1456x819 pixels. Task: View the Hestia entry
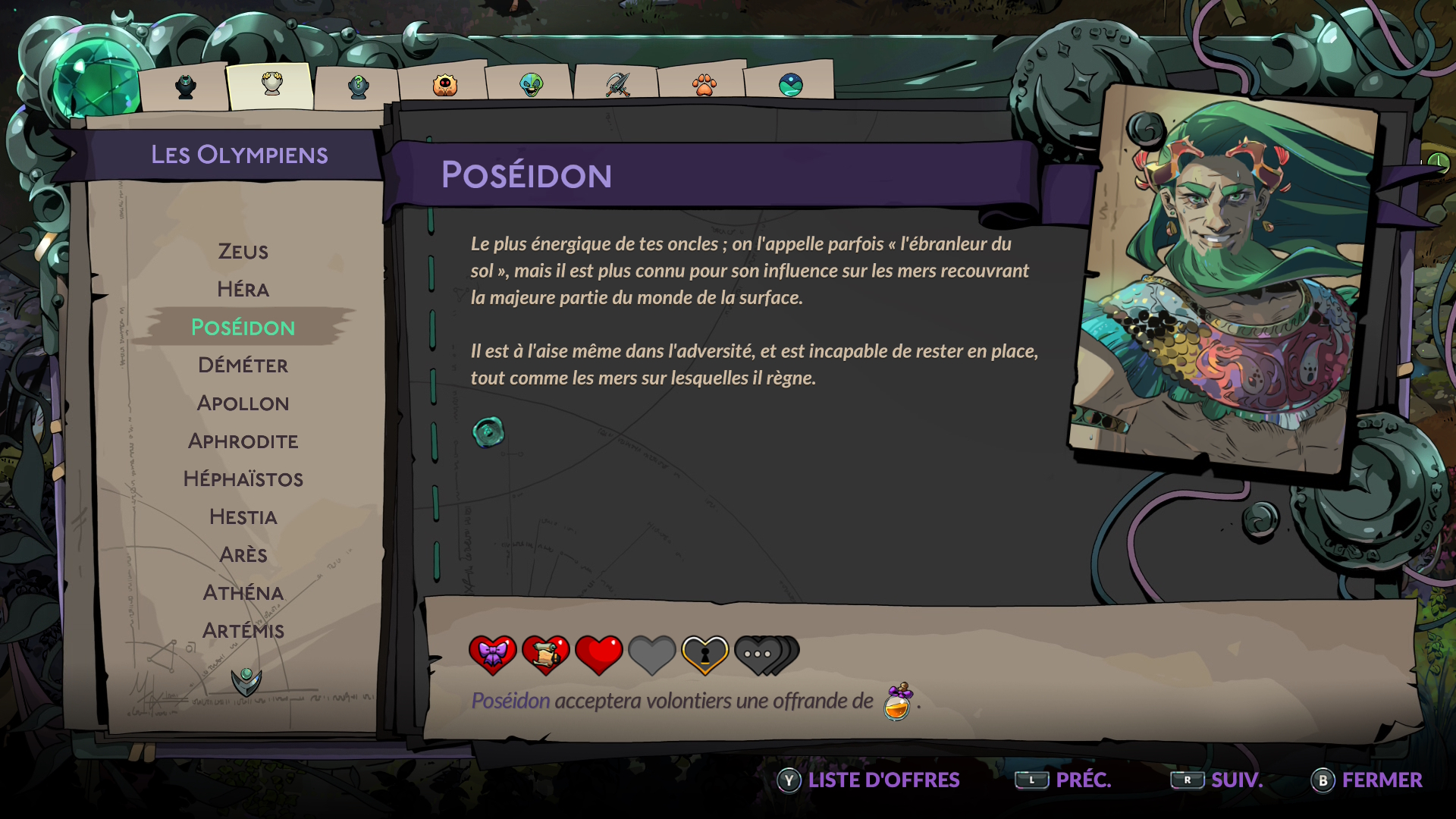[243, 517]
